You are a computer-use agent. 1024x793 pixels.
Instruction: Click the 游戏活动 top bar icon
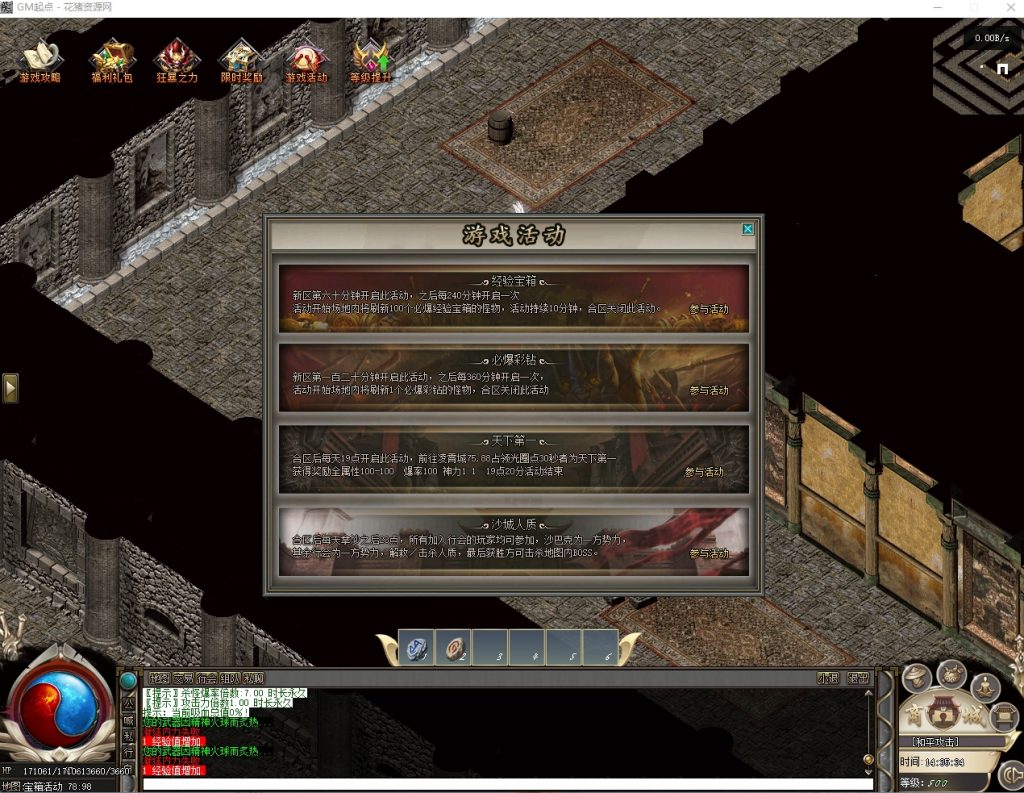306,60
